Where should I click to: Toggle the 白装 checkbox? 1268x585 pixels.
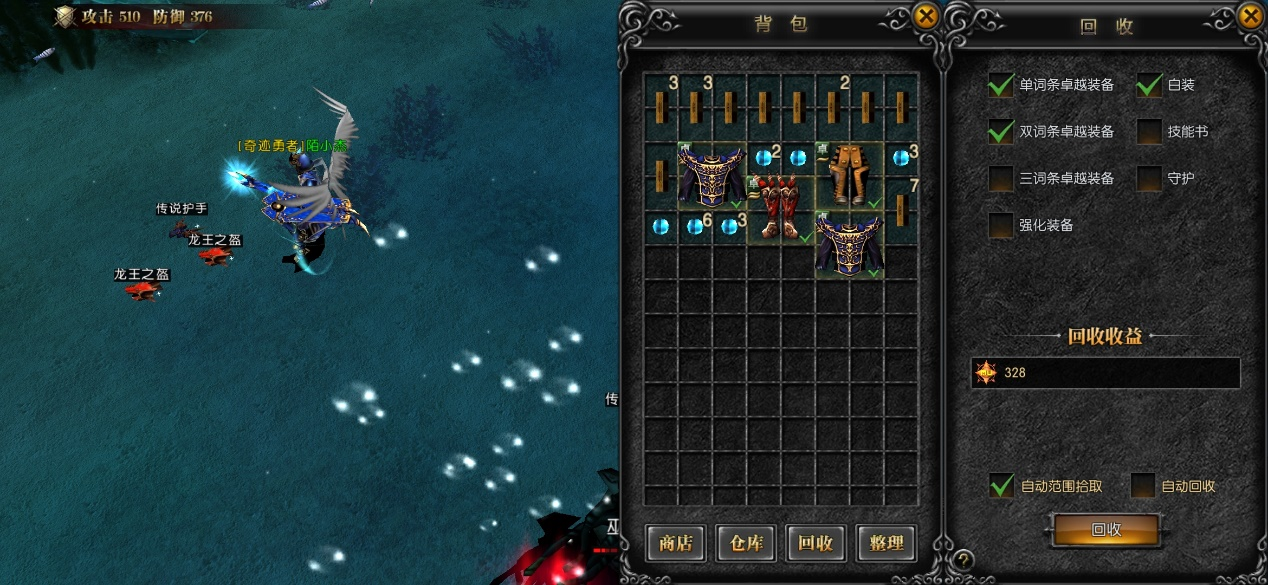pyautogui.click(x=1149, y=85)
